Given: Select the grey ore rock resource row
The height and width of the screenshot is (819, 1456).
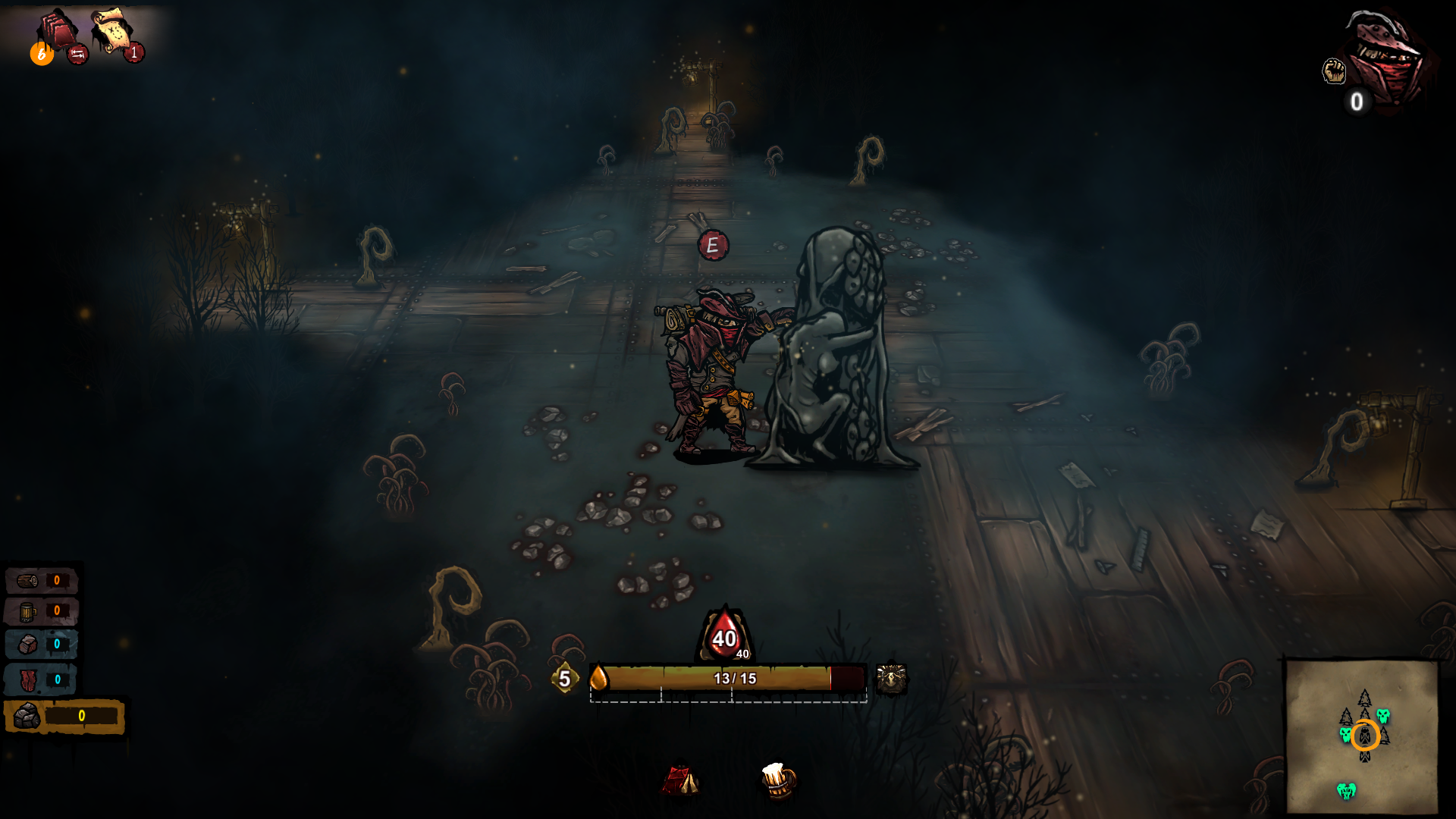Looking at the screenshot, I should [64, 716].
